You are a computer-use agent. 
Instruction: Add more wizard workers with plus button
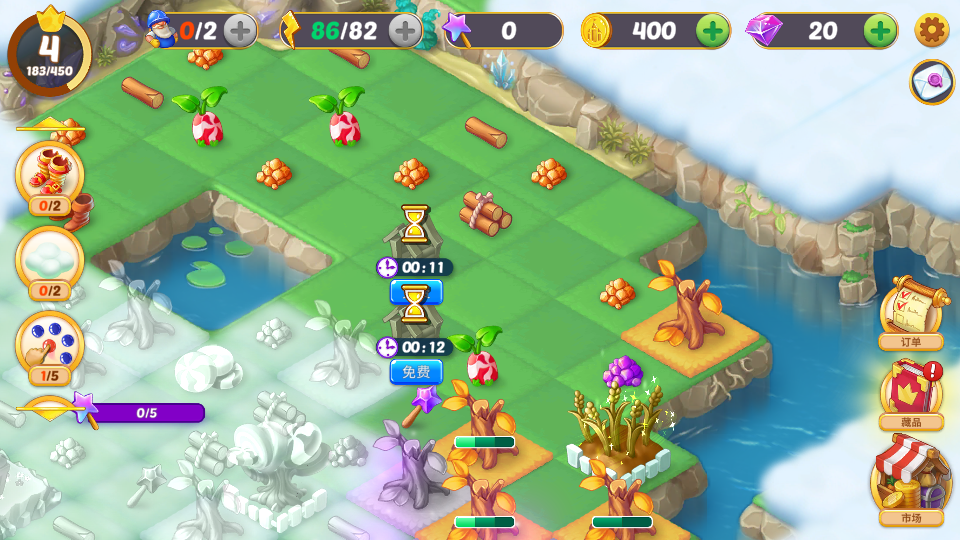240,31
